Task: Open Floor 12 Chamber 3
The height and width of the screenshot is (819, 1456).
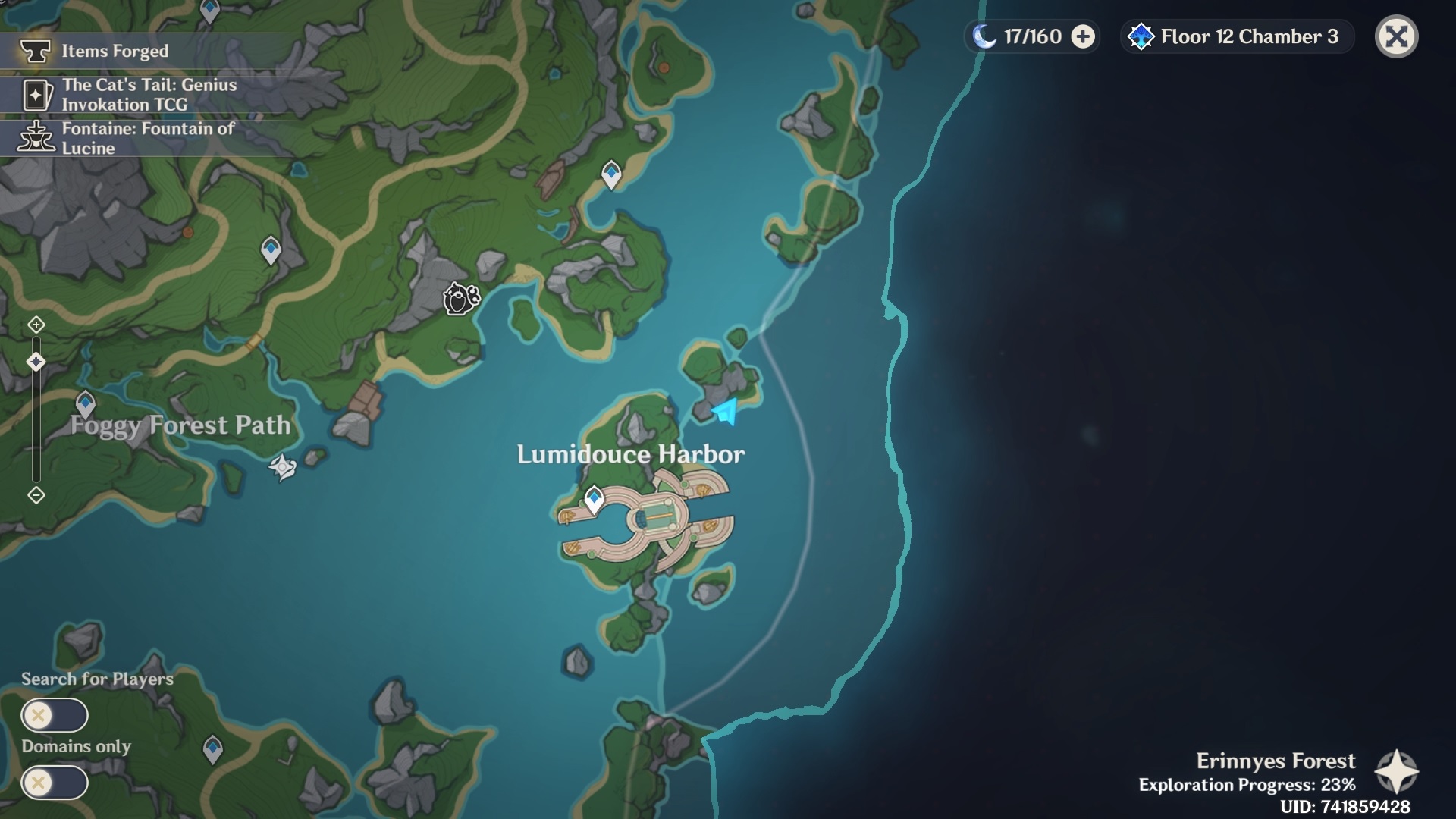Action: click(1236, 36)
